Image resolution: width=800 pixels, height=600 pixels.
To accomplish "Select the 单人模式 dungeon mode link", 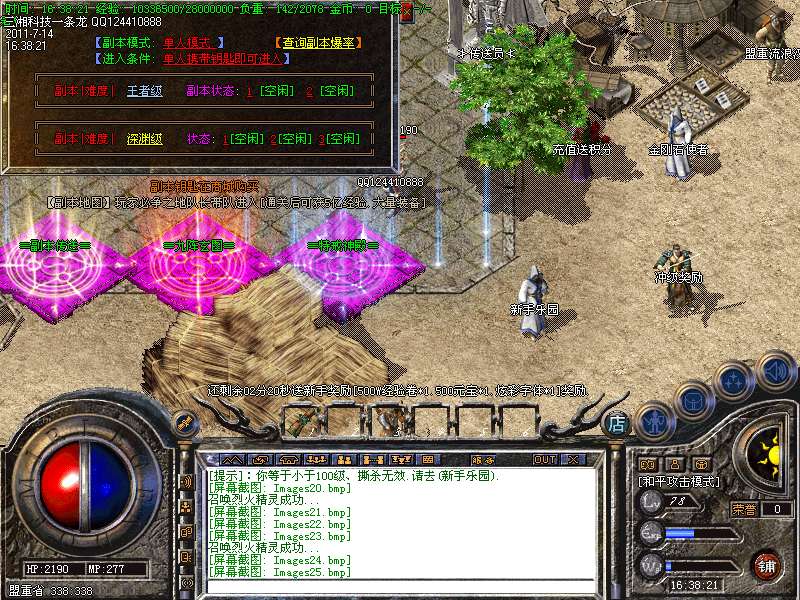I will [193, 42].
